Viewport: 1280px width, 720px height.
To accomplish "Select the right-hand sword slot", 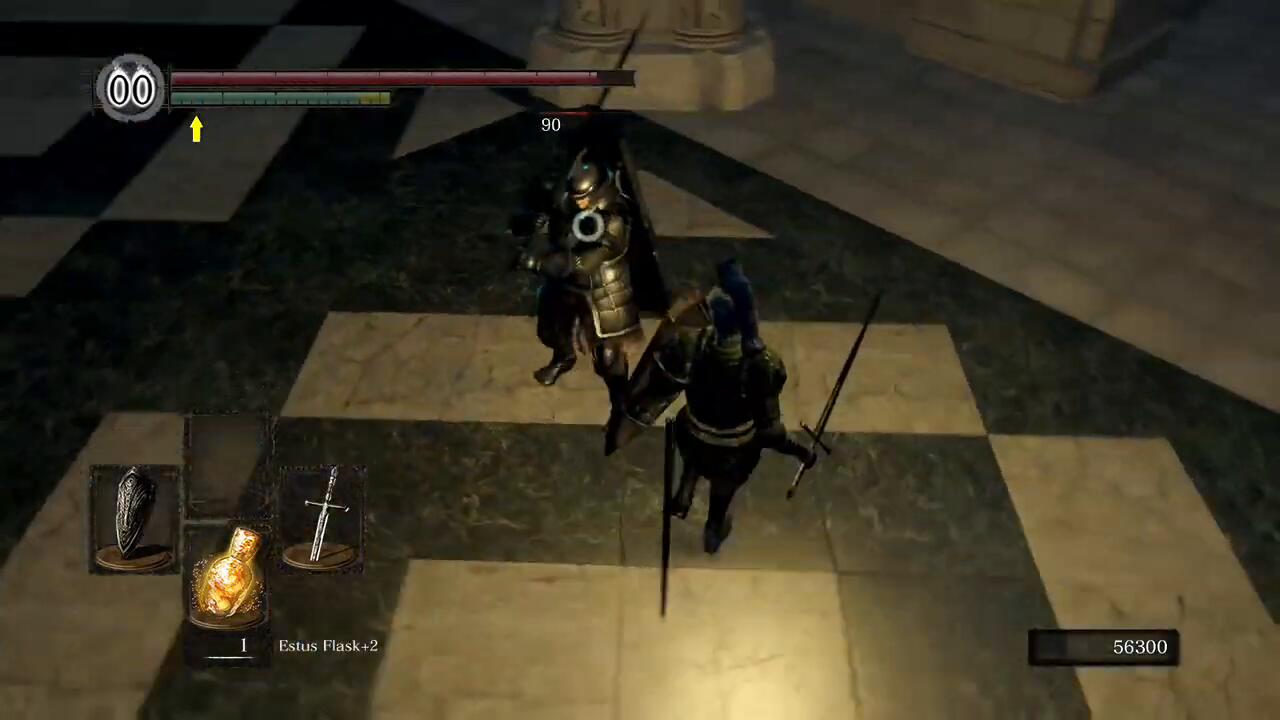I will click(322, 518).
